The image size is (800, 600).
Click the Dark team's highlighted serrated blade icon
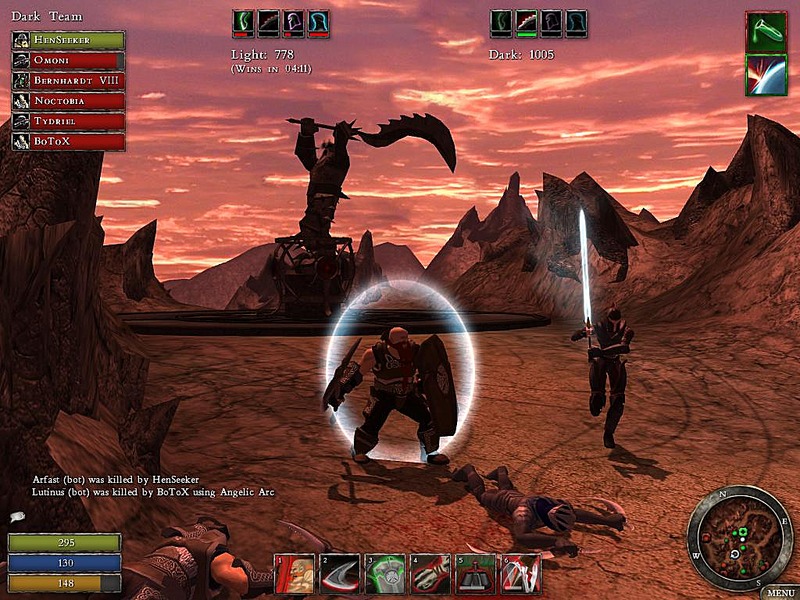pos(527,23)
